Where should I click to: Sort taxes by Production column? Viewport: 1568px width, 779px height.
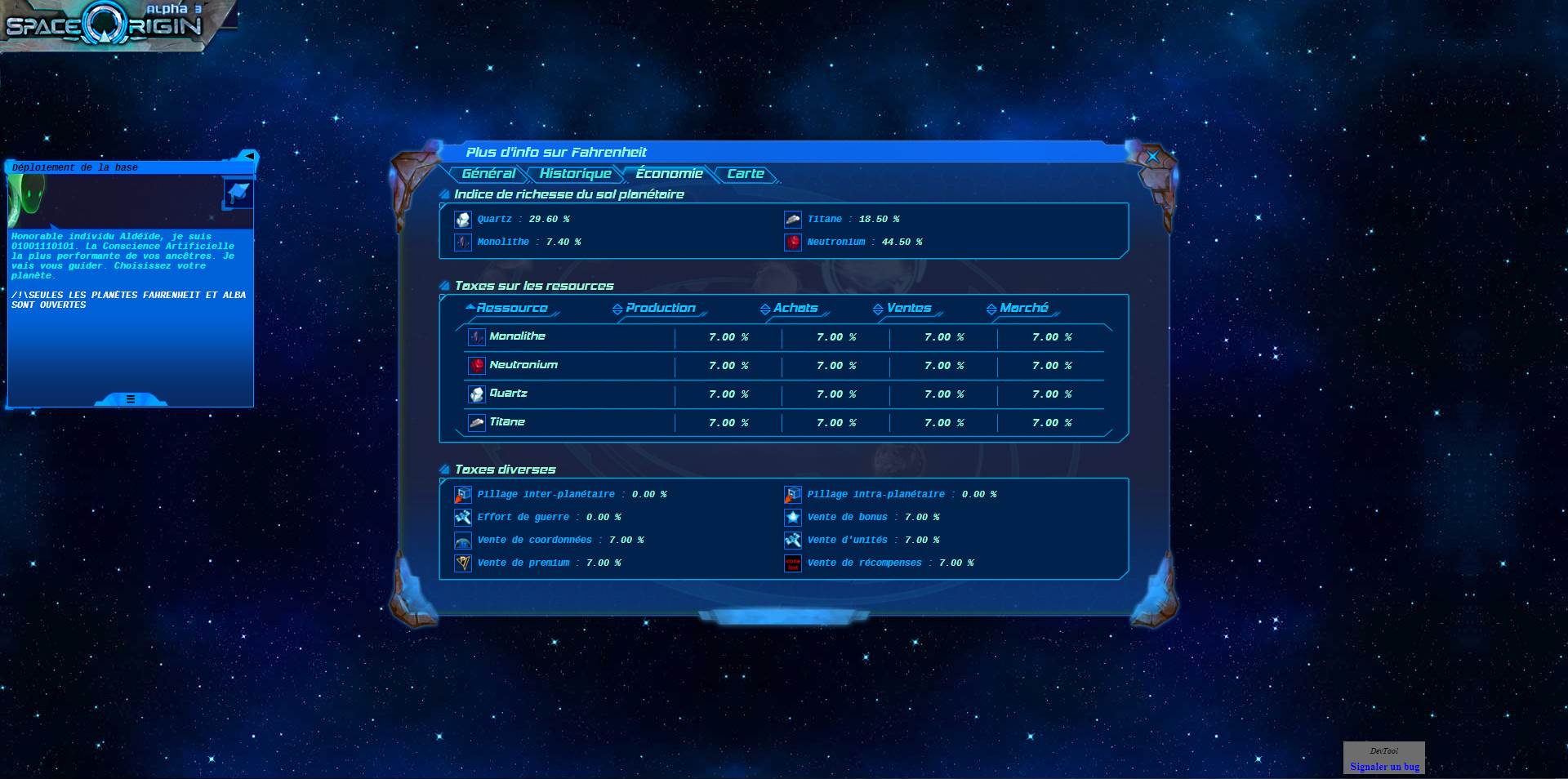coord(660,308)
